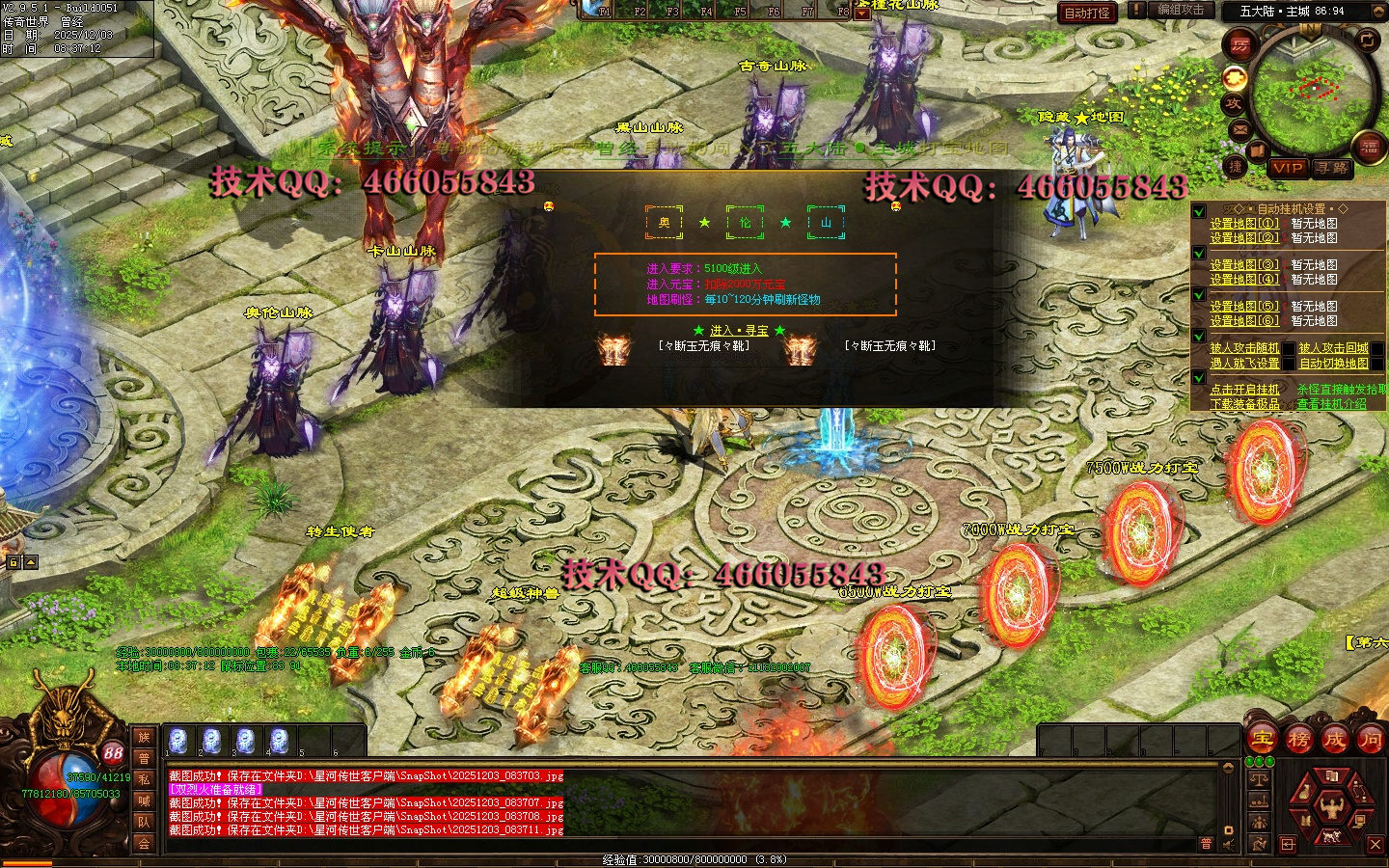Viewport: 1389px width, 868px height.
Task: Use the skill in hotbar slot 1
Action: (178, 741)
